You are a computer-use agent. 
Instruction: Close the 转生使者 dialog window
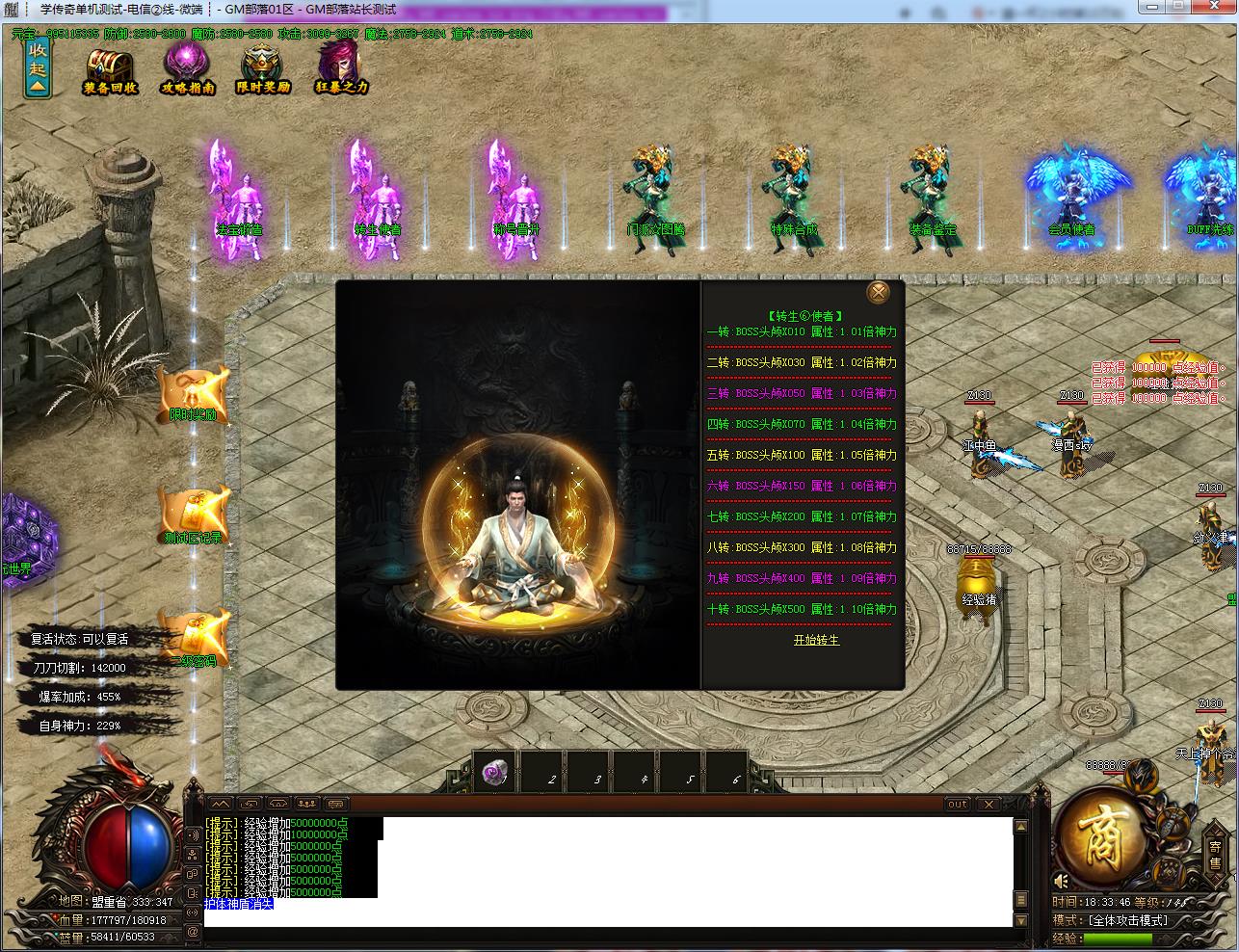click(x=878, y=293)
